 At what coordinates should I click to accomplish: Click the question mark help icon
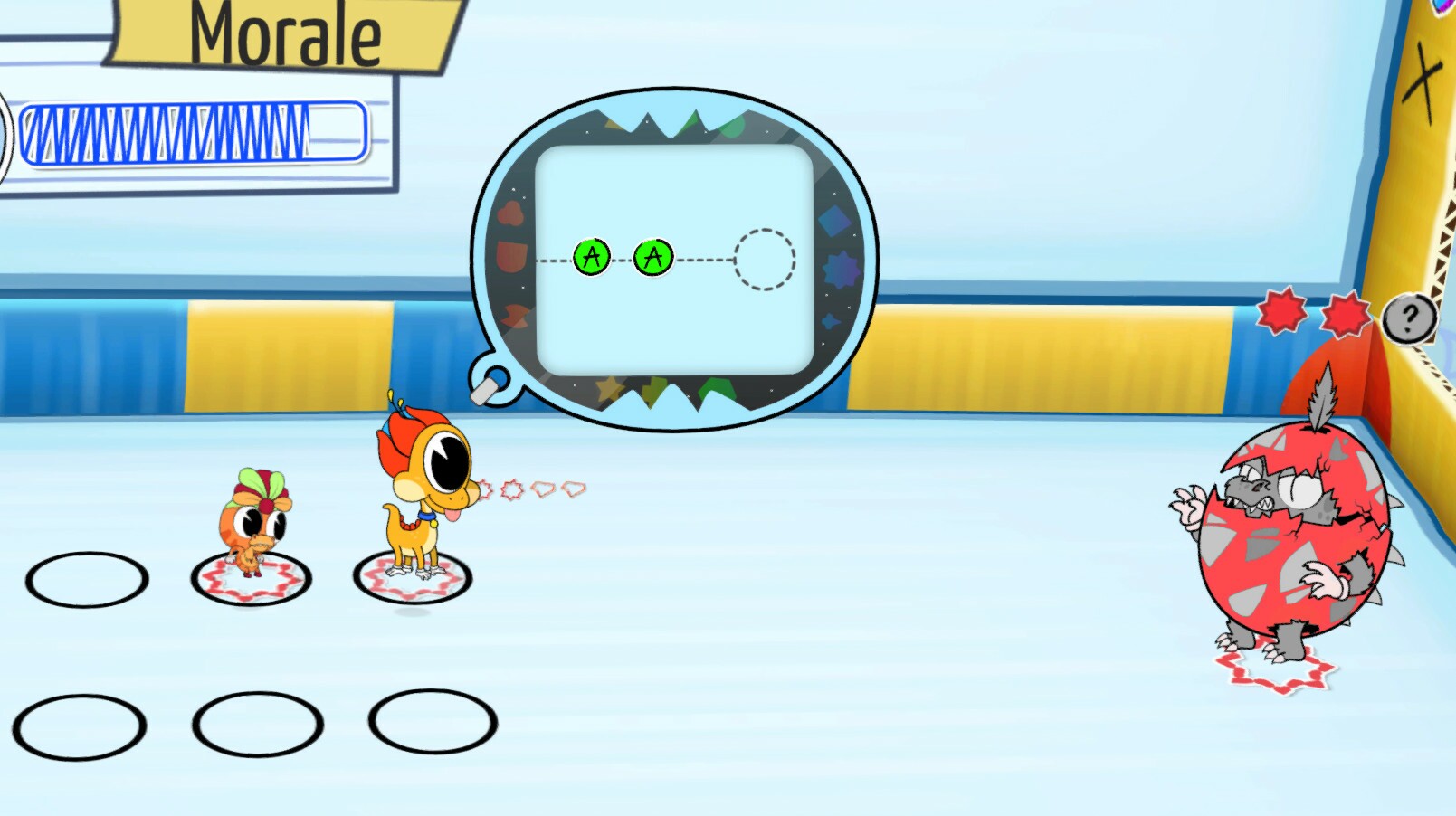[1408, 318]
